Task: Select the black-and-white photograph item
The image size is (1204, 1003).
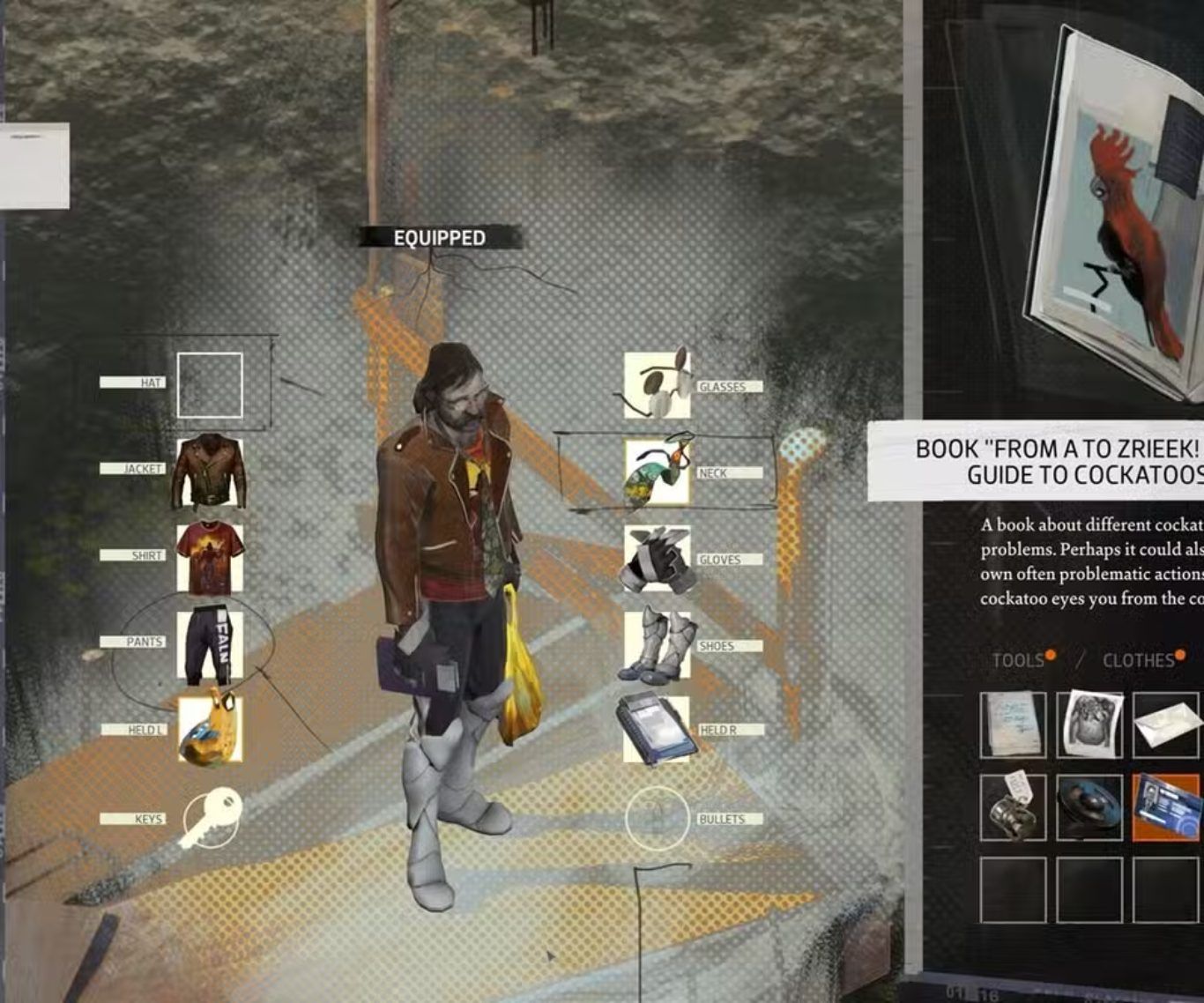Action: pos(1089,724)
